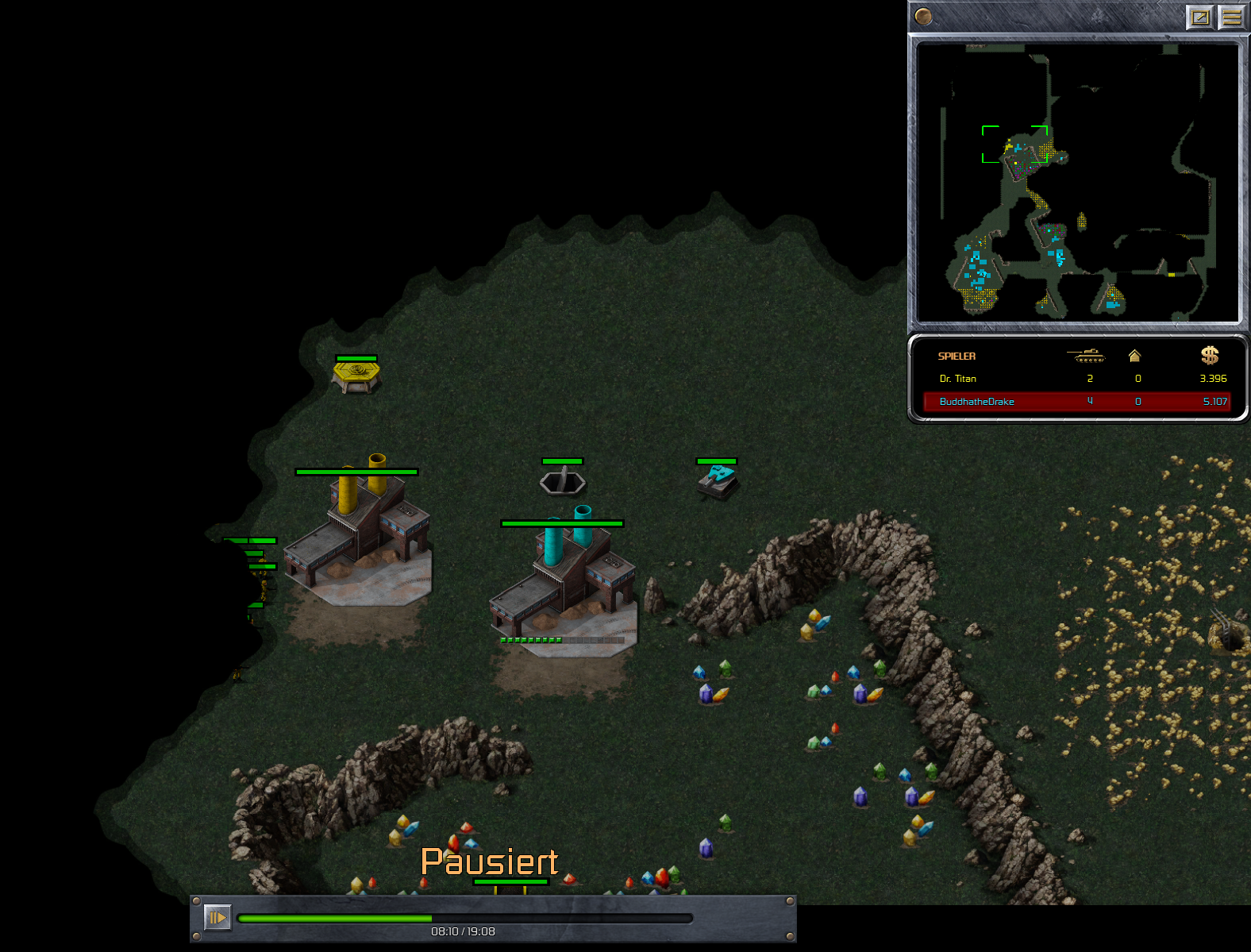Viewport: 1251px width, 952px height.
Task: Select the yellow hexagonal landing pad building
Action: (x=356, y=375)
